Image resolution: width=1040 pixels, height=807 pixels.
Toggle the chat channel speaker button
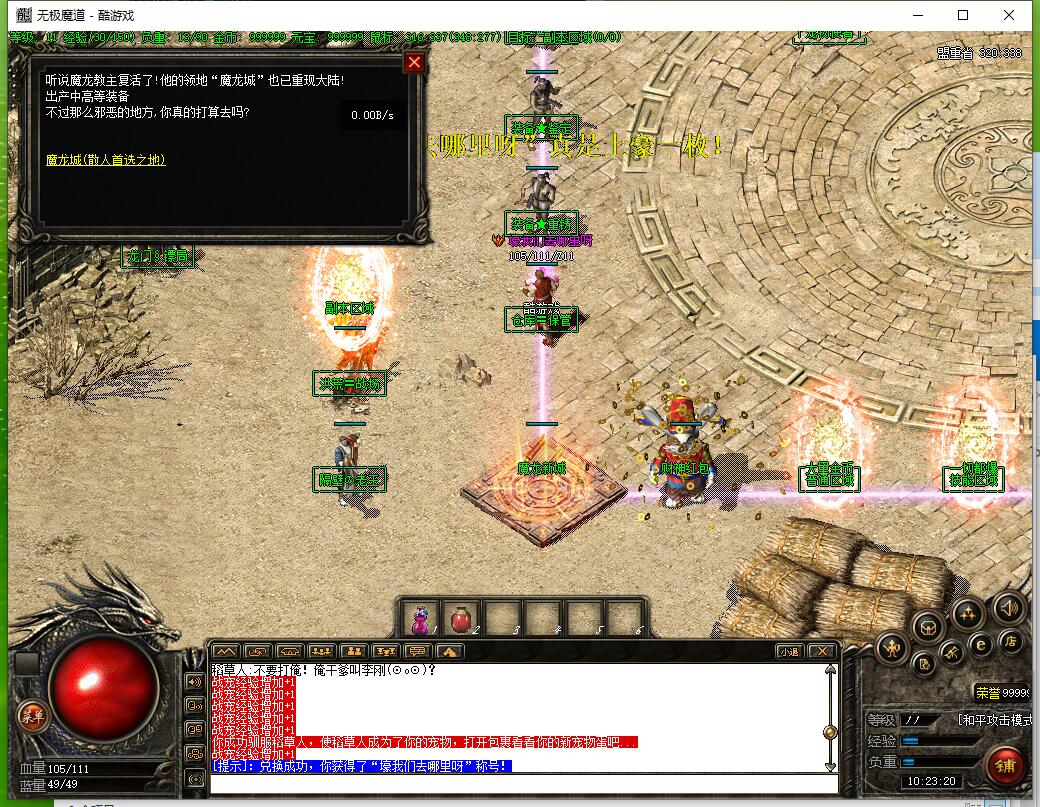pyautogui.click(x=195, y=682)
